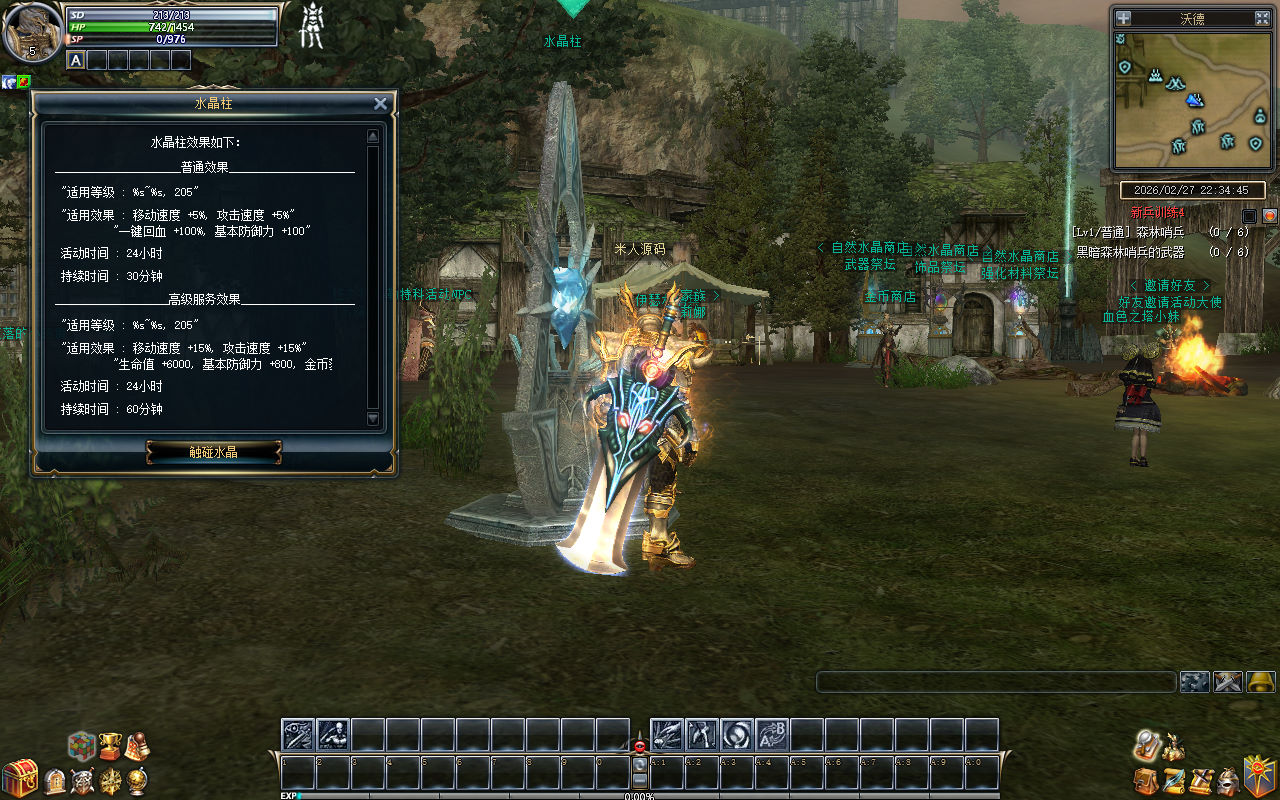Open the leather bag inventory icon
Viewport: 1280px width, 800px height.
tap(1145, 780)
